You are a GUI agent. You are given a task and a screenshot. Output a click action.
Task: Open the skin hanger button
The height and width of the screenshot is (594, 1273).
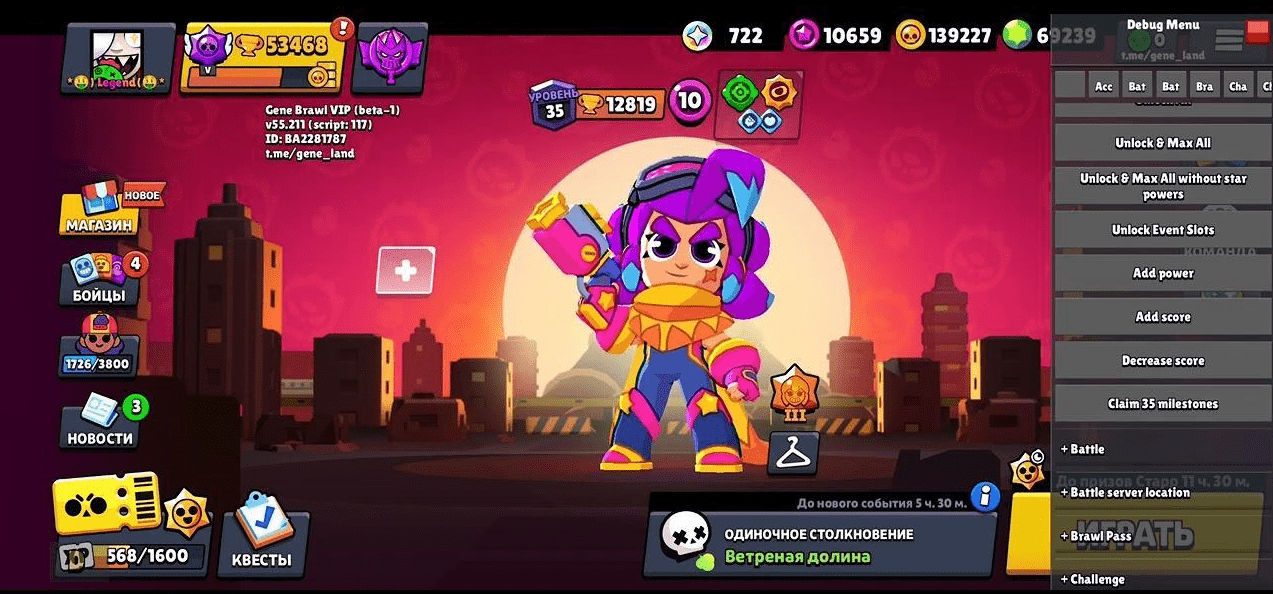click(793, 453)
